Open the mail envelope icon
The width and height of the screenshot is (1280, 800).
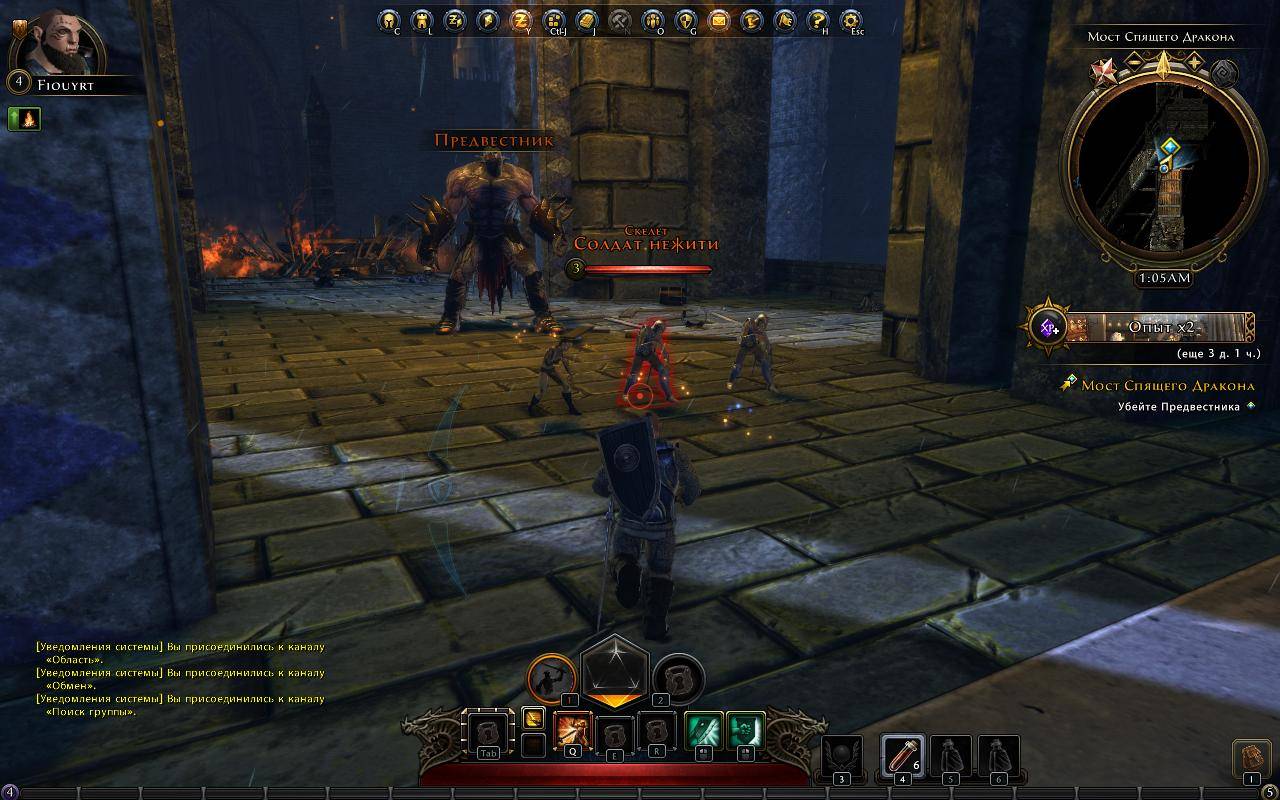tap(718, 20)
